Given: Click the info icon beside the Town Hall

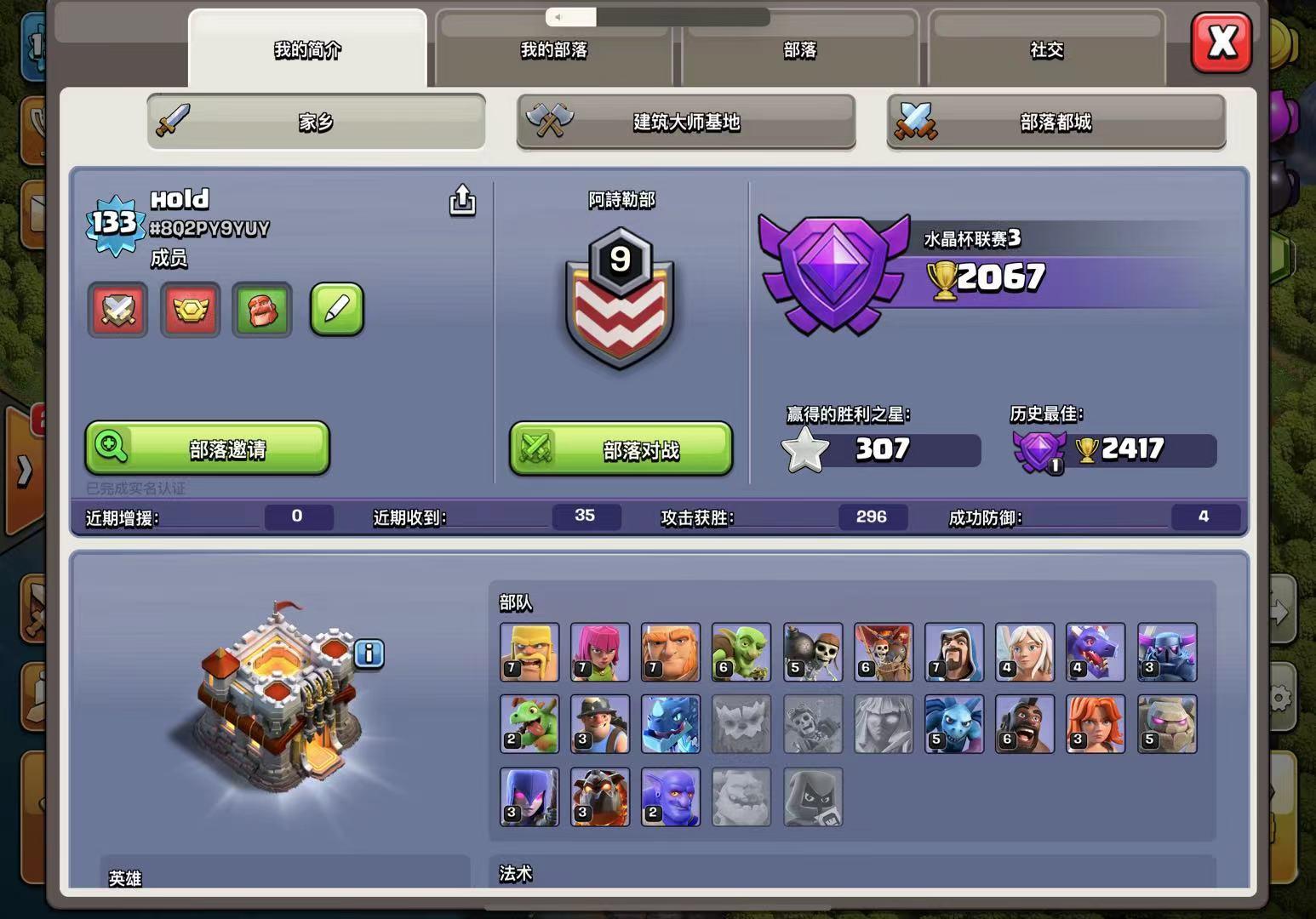Looking at the screenshot, I should coord(368,653).
